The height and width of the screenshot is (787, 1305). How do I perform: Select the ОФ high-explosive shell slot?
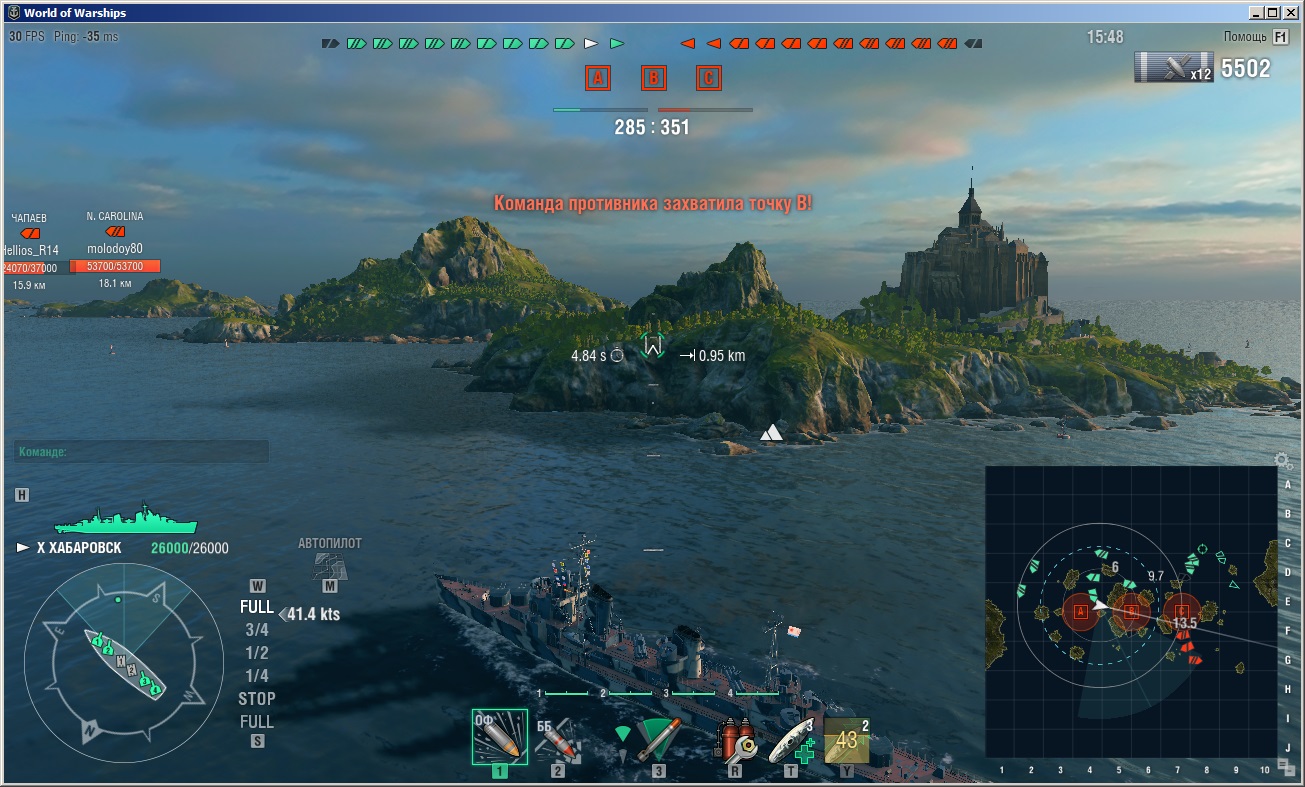point(499,738)
